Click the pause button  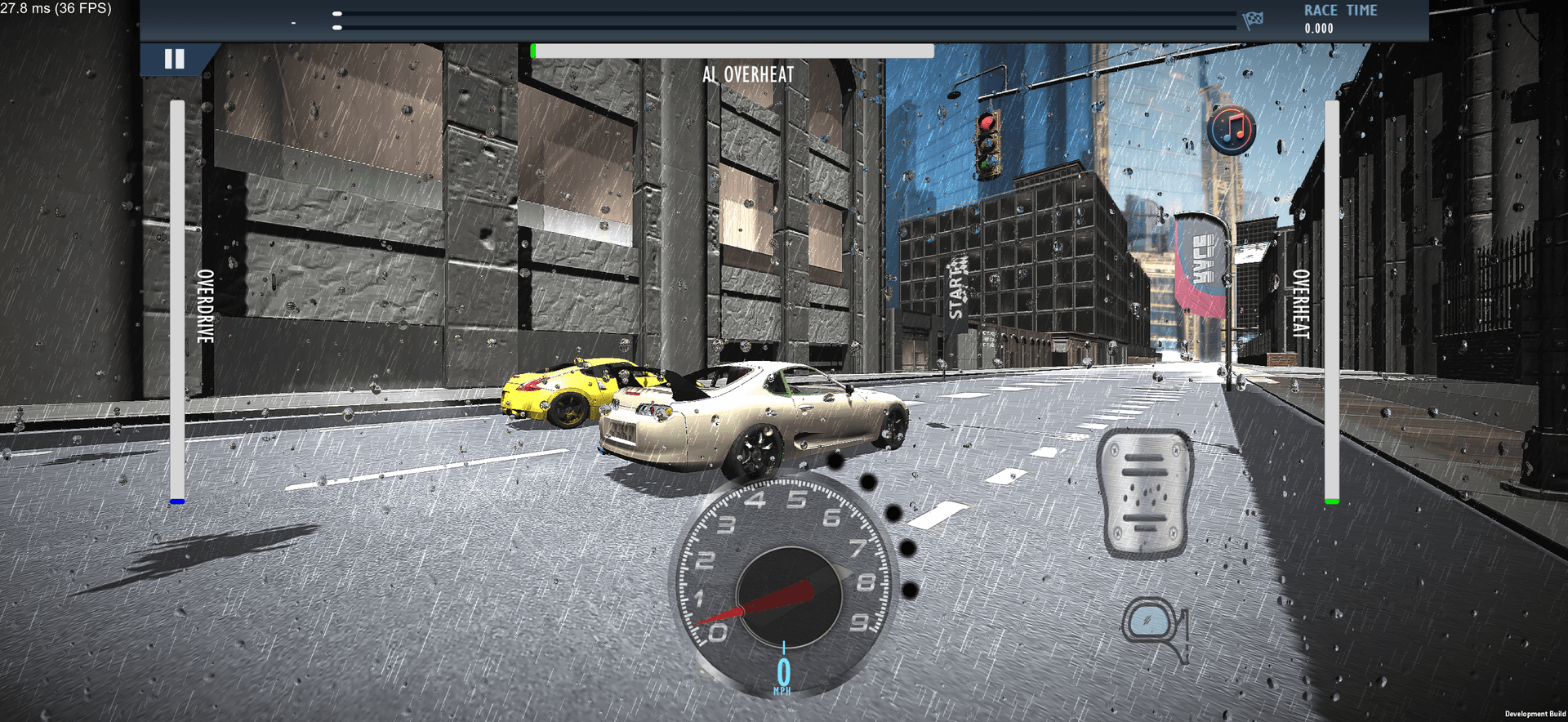[x=174, y=58]
